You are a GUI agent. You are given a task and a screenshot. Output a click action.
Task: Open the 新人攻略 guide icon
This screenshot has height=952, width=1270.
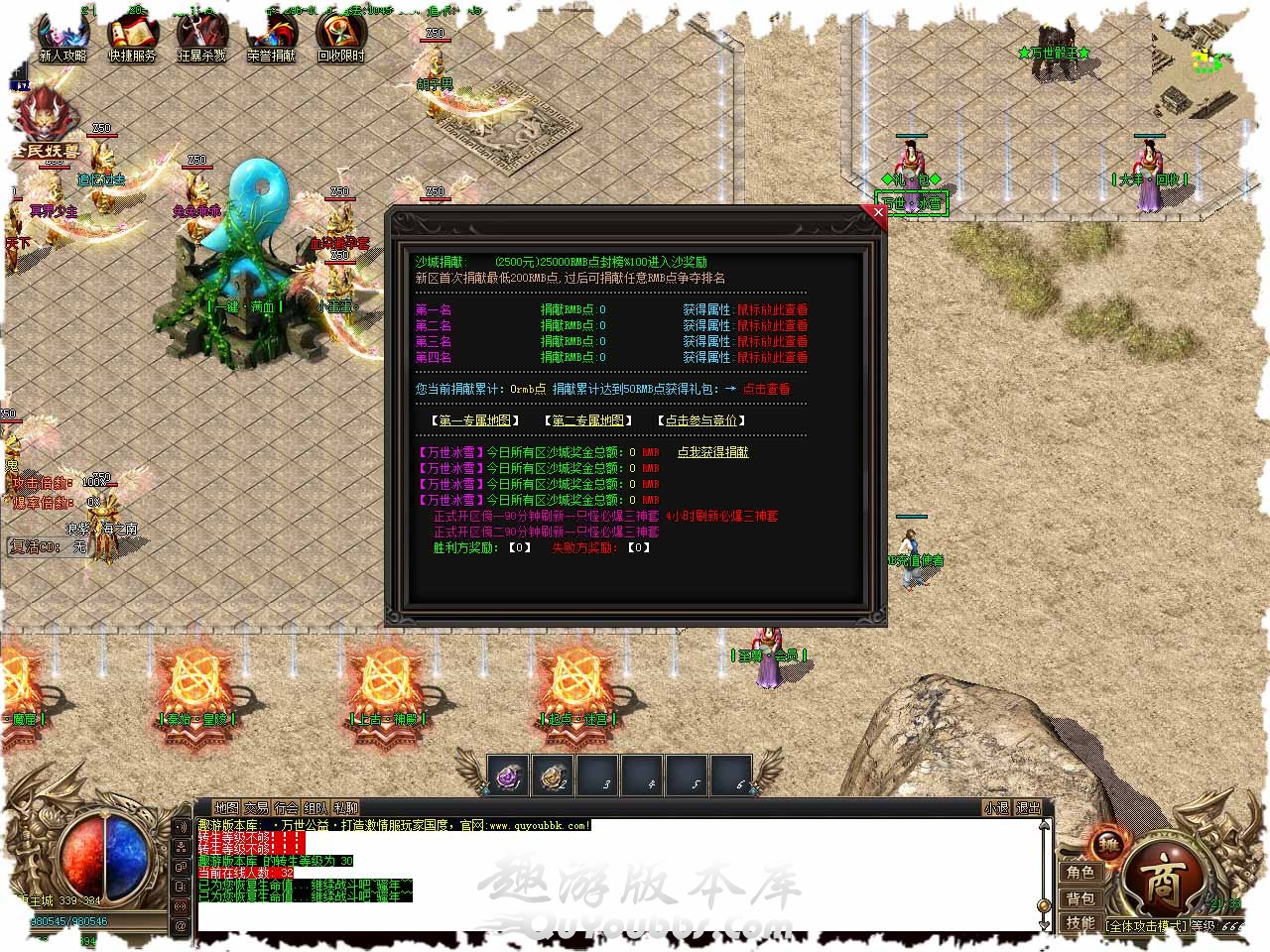coord(62,38)
